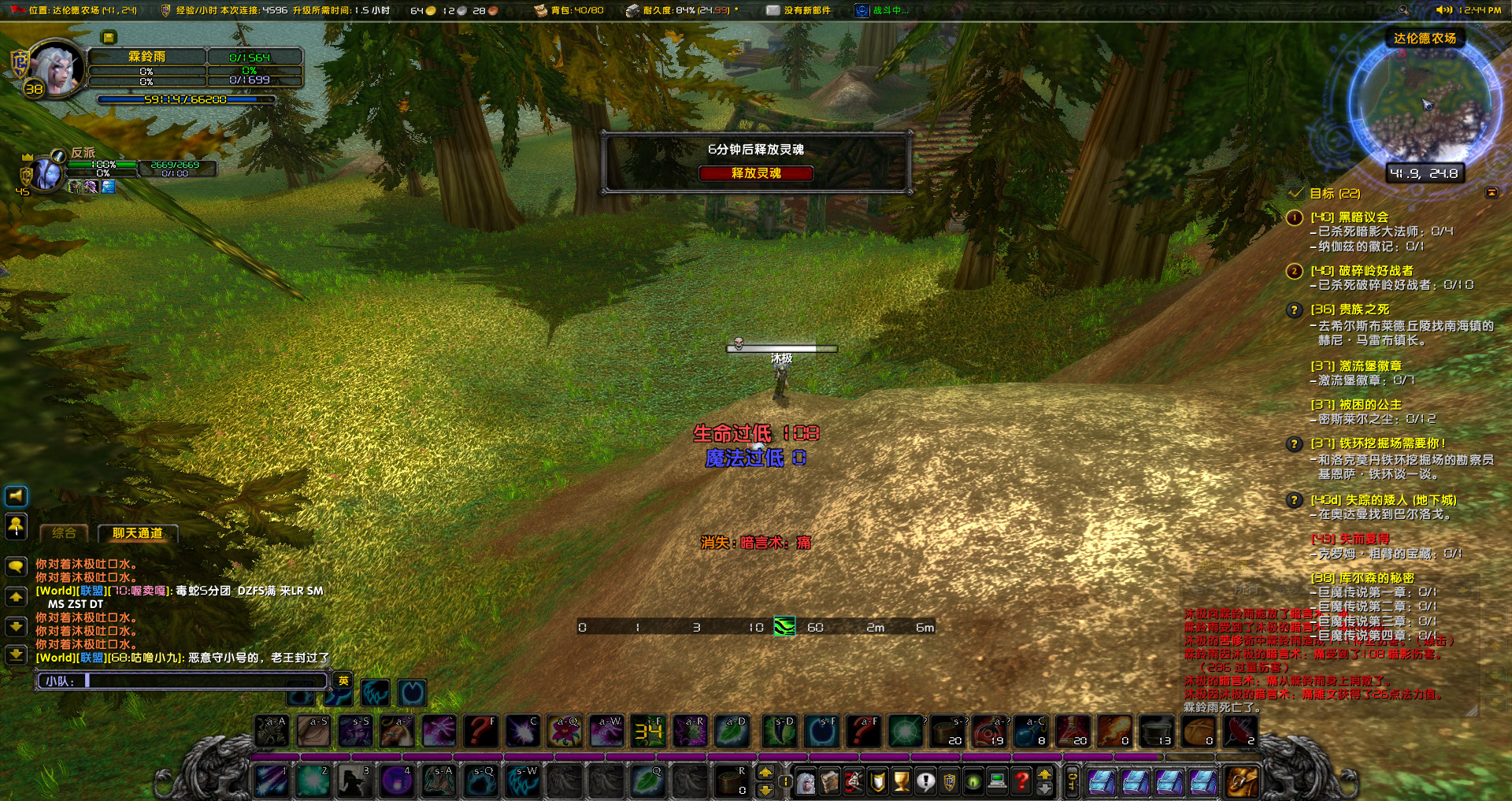Open character info from the portrait micro-menu icon
The image size is (1512, 801).
pyautogui.click(x=806, y=784)
